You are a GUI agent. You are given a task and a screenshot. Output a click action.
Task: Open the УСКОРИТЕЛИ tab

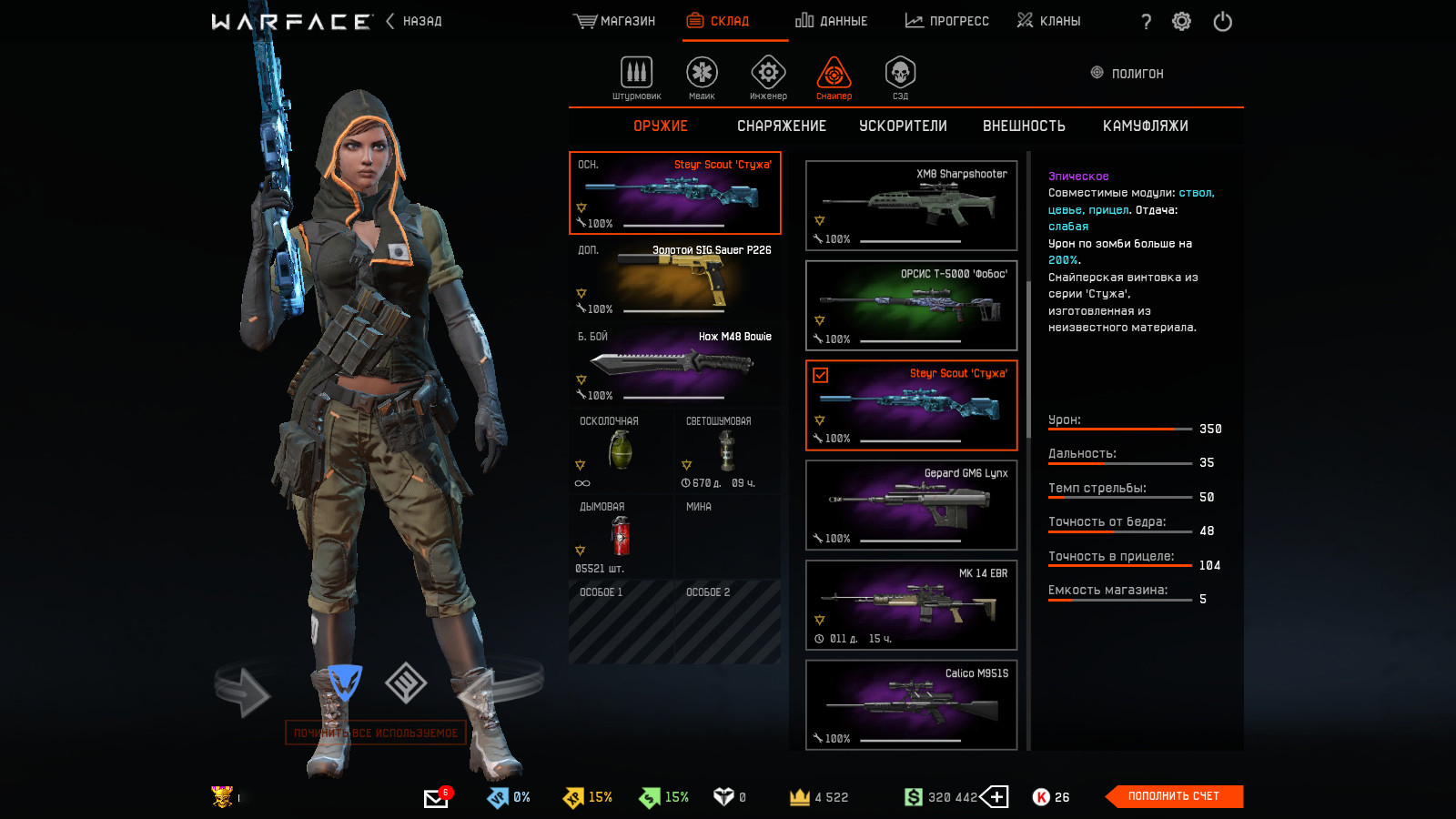pos(903,126)
